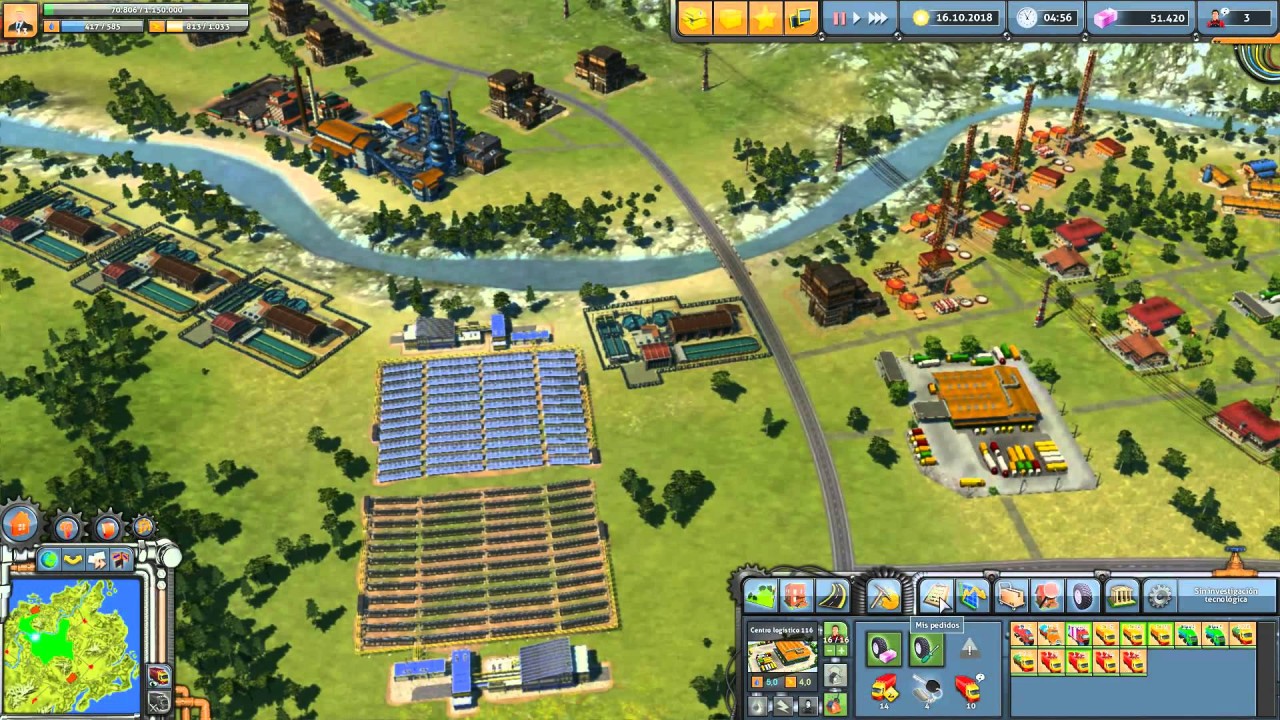Click the Centro logístico 116 thumbnail
The width and height of the screenshot is (1280, 720).
pos(780,656)
